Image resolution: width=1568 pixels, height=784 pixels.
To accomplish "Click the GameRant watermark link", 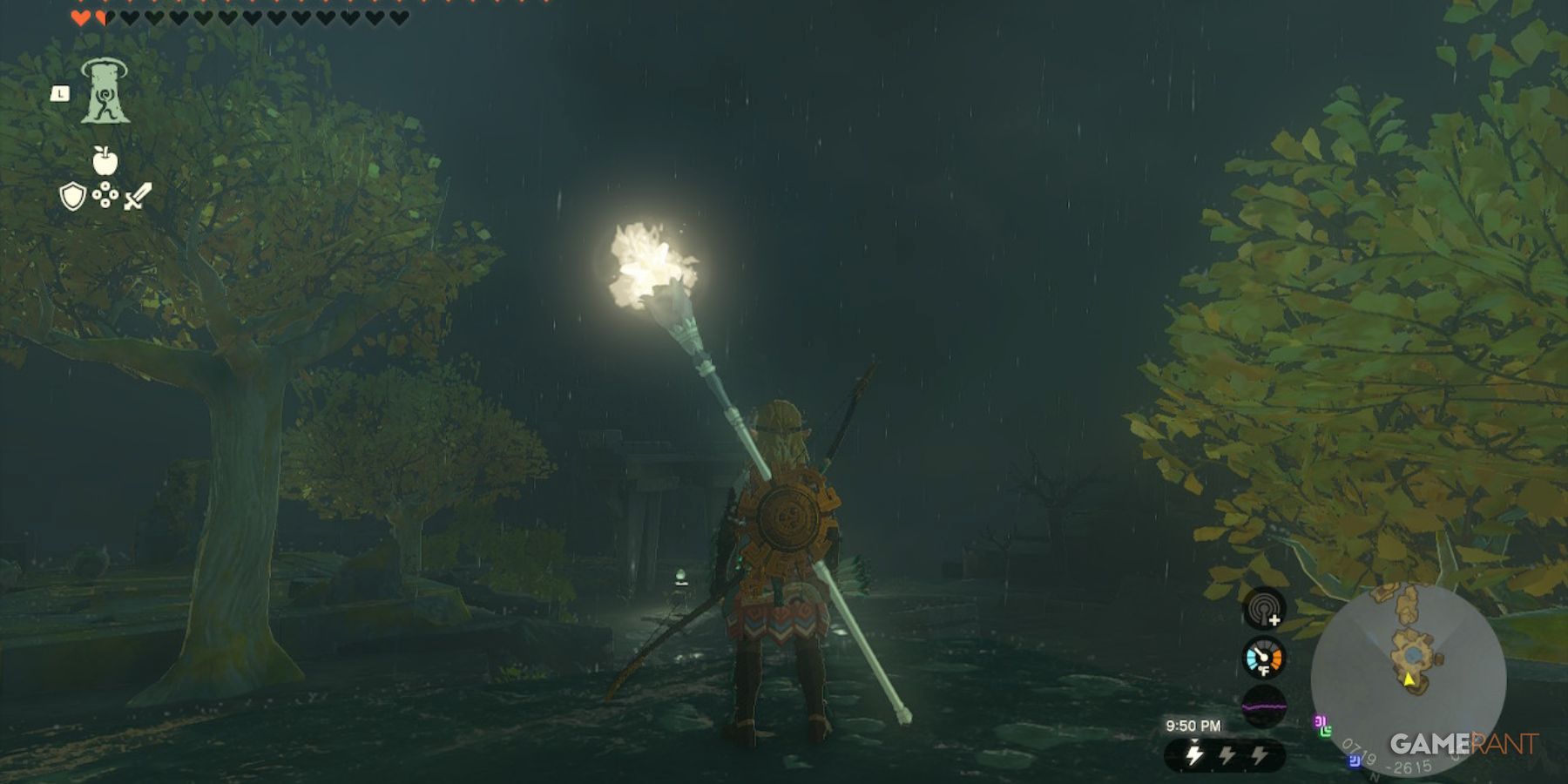I will [x=1463, y=746].
